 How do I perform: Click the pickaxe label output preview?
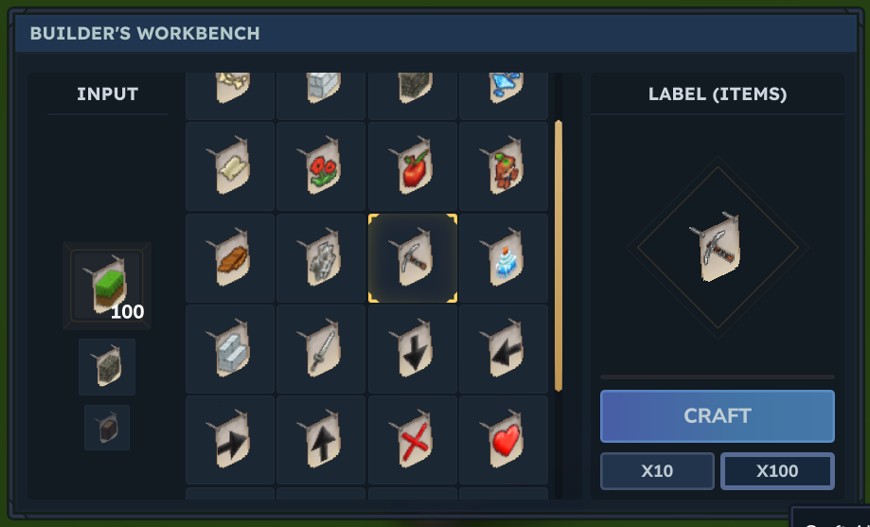tap(717, 246)
